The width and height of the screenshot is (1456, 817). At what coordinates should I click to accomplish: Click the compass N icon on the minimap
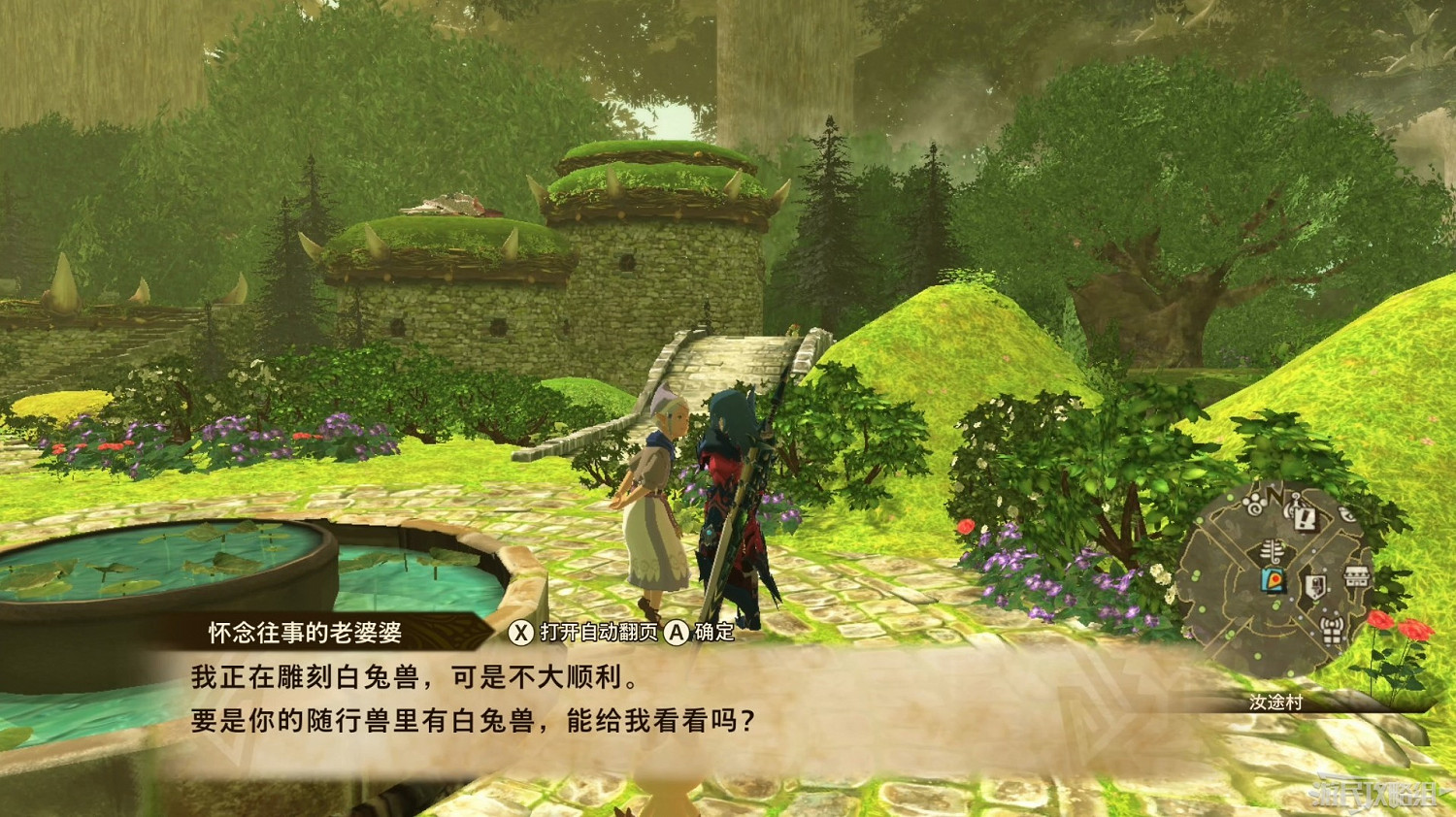[1274, 495]
